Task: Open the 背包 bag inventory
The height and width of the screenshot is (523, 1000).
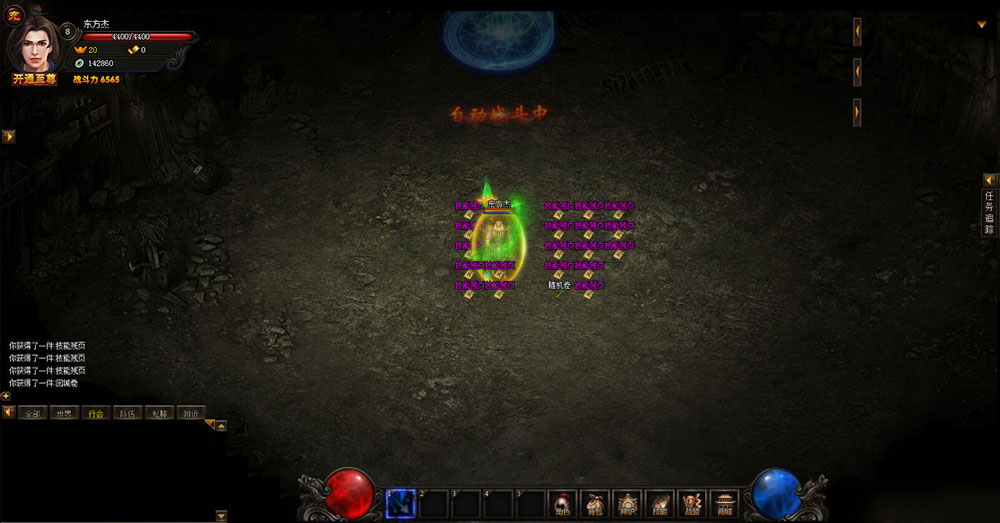Action: pyautogui.click(x=595, y=503)
